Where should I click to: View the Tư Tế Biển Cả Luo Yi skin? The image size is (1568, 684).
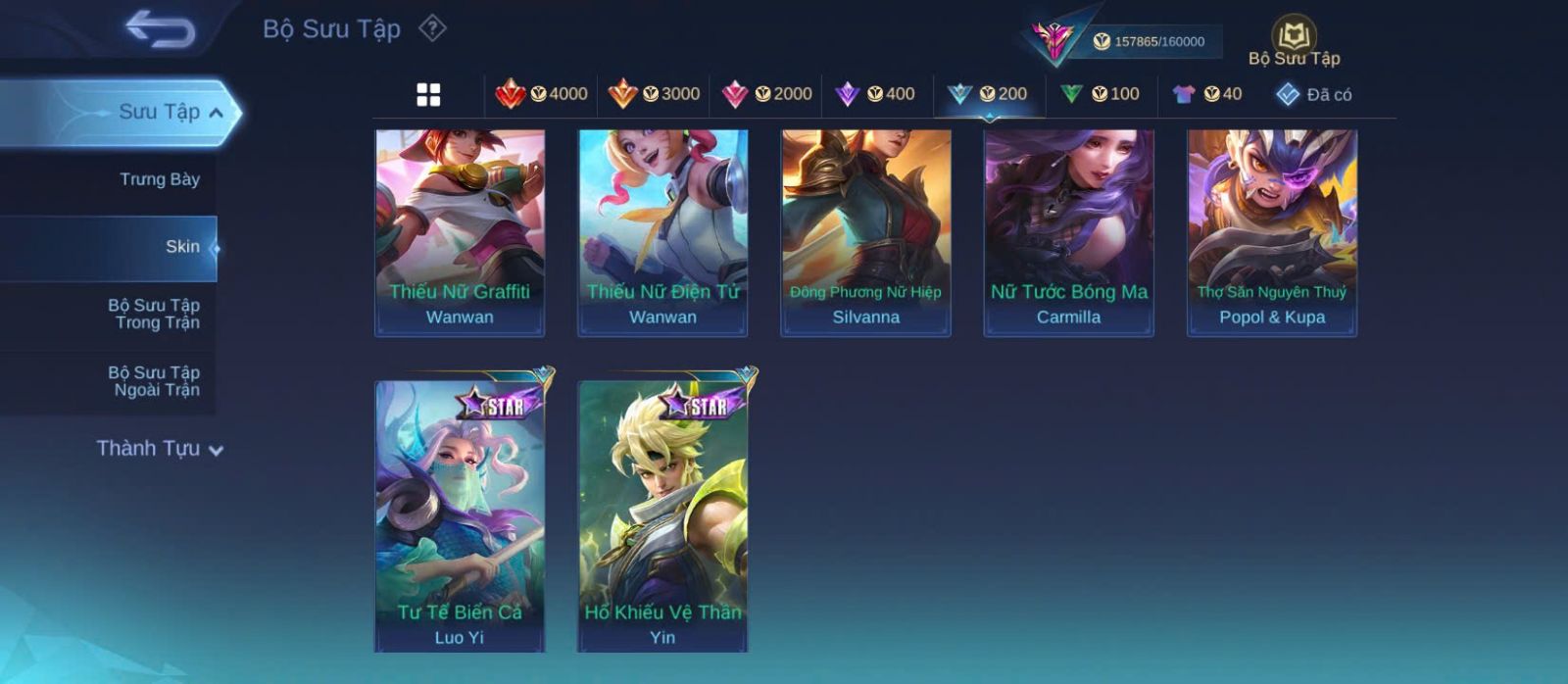pos(460,514)
